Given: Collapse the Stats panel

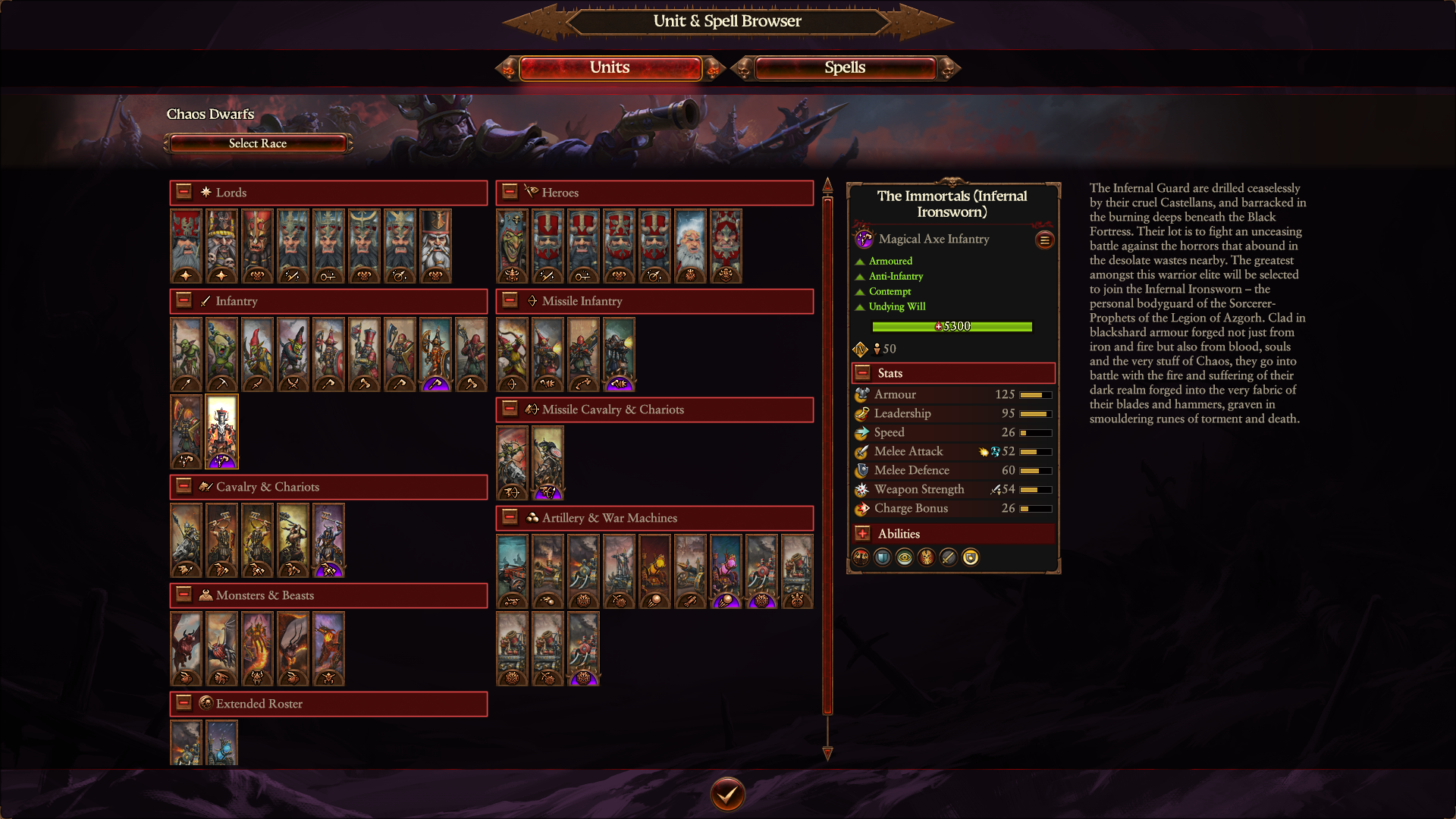Looking at the screenshot, I should coord(862,372).
